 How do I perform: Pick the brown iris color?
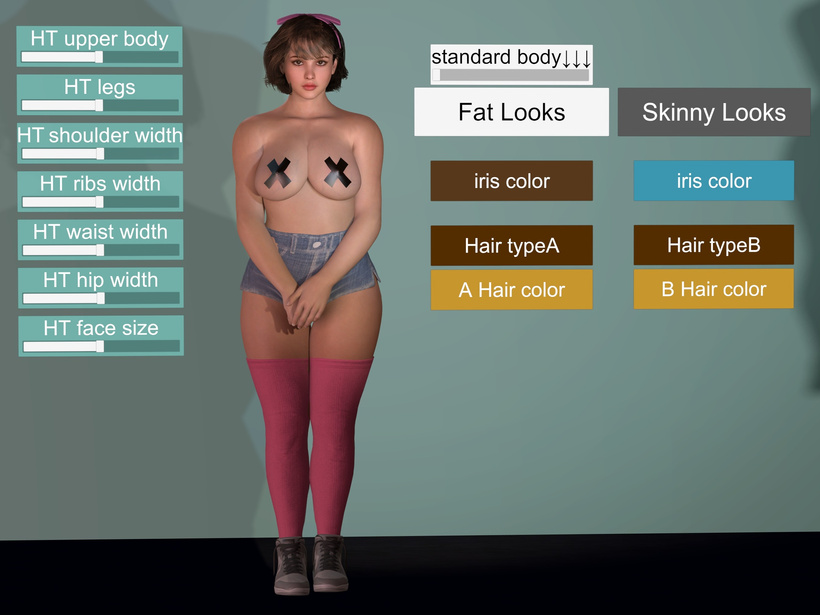512,181
